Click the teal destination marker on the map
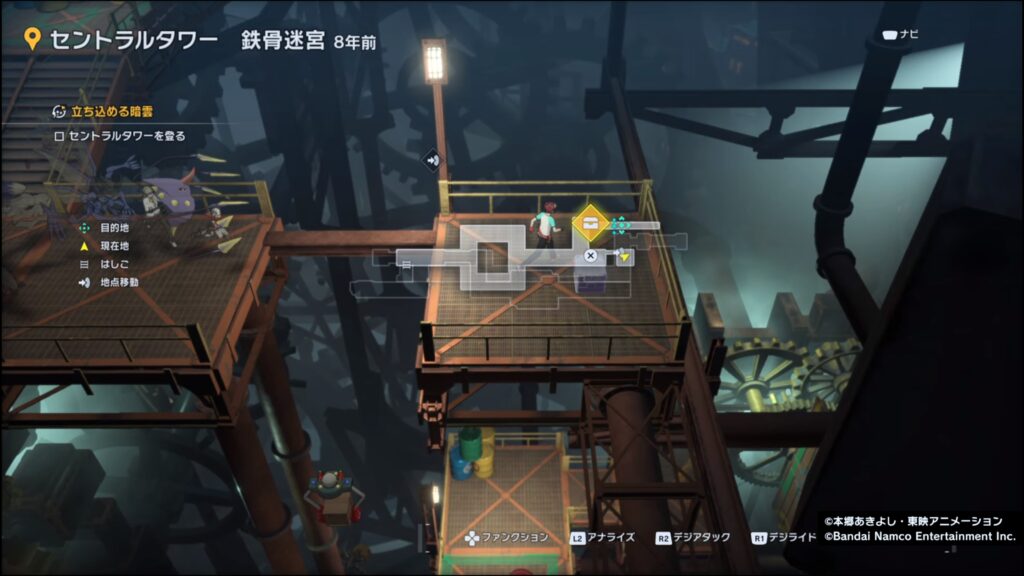Viewport: 1024px width, 576px height. coord(619,223)
